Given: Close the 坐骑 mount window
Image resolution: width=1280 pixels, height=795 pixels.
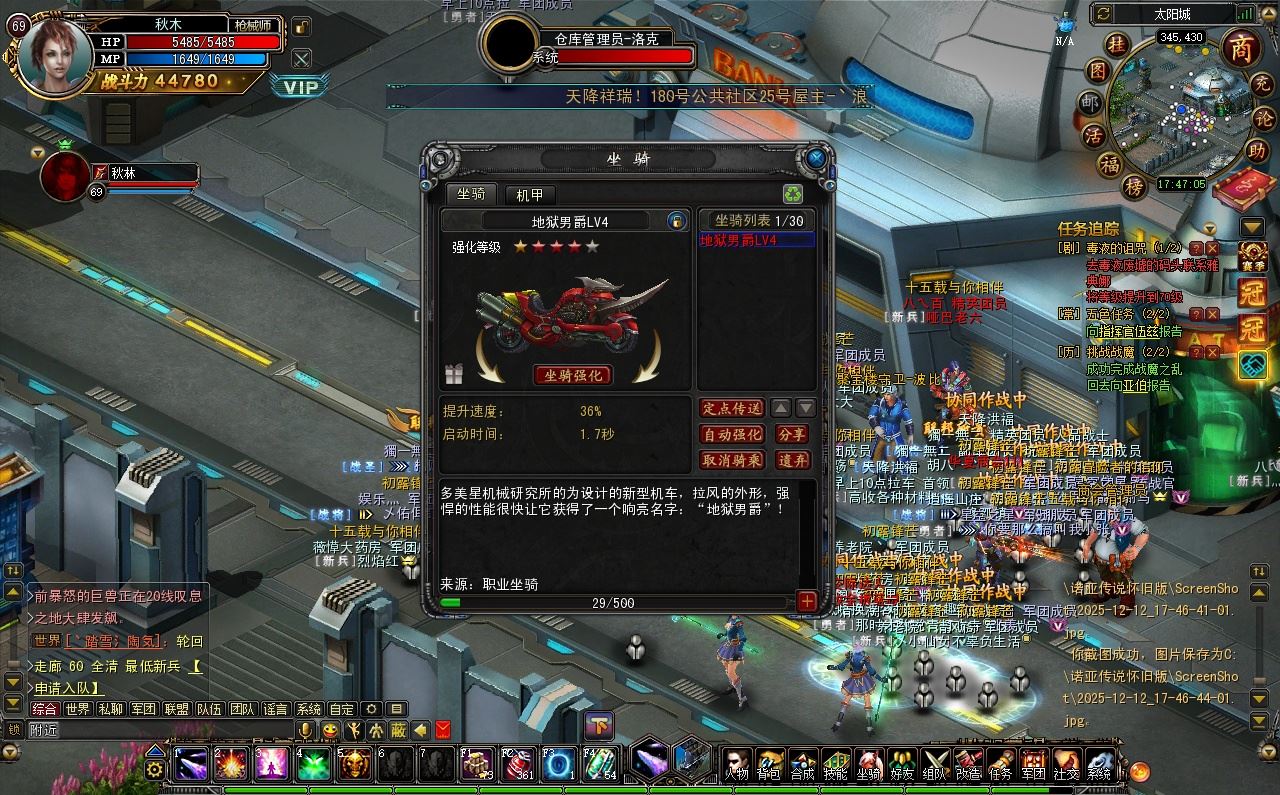Looking at the screenshot, I should tap(816, 158).
